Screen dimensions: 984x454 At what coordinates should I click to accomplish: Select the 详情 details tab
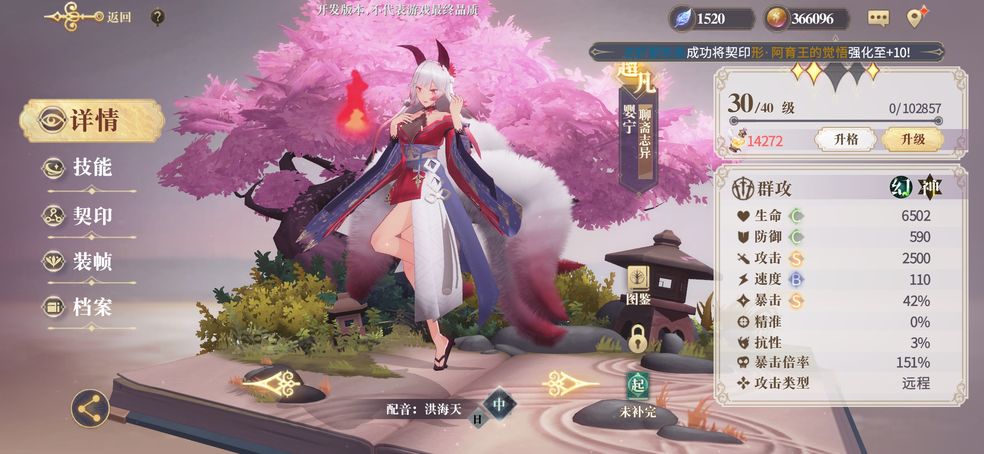click(92, 121)
